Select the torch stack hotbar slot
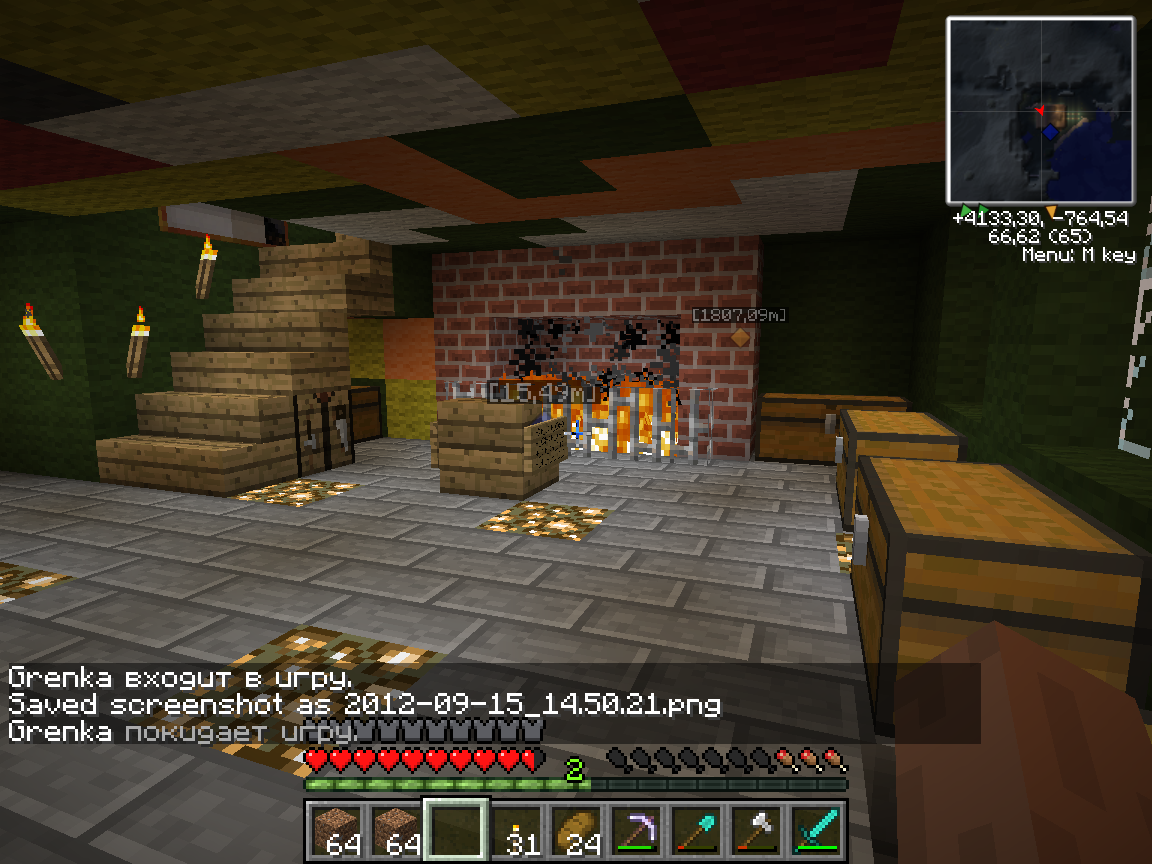 (516, 830)
